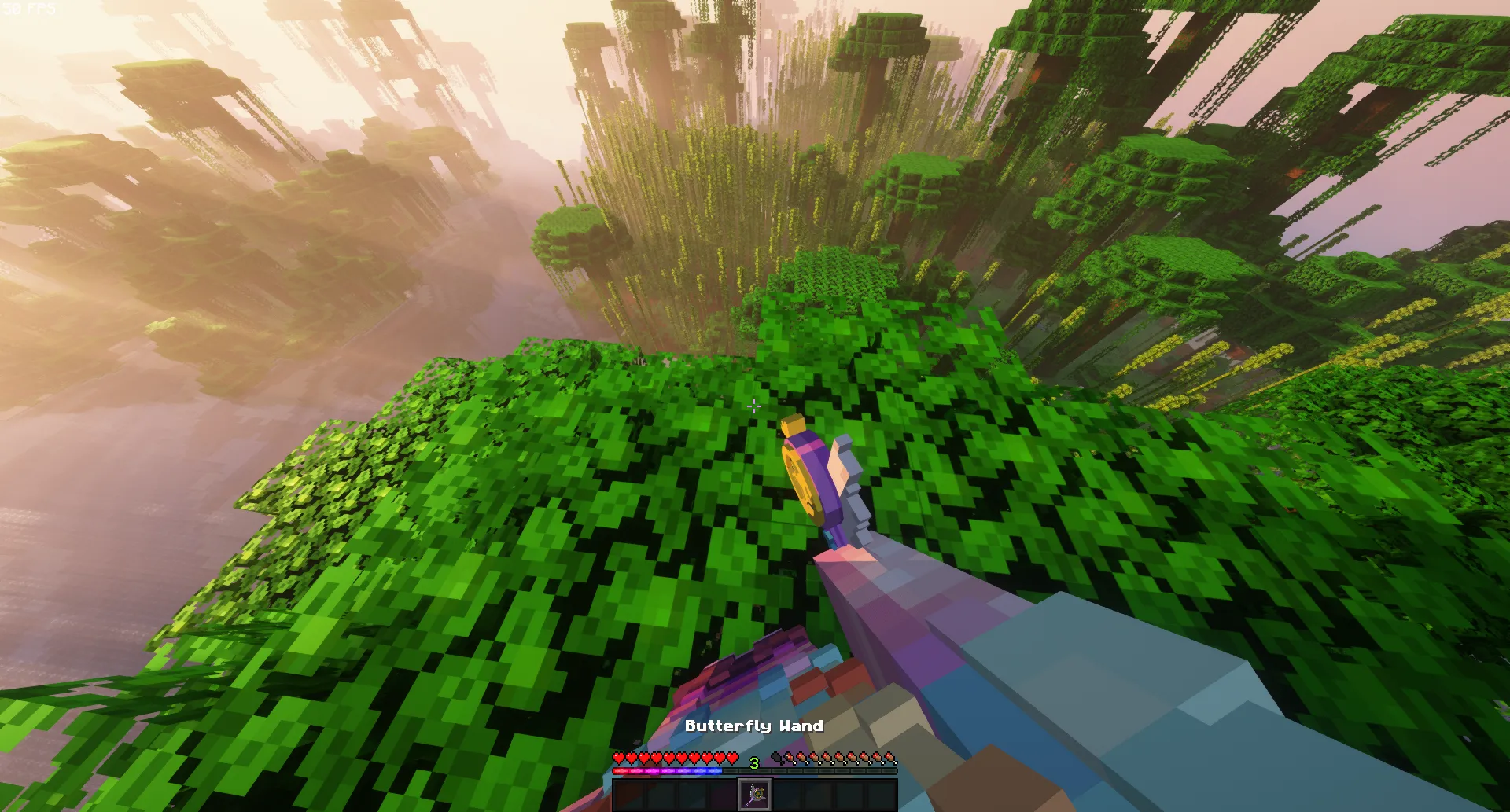
Task: Click the highlighted selected hotbar slot frame
Action: pos(755,795)
